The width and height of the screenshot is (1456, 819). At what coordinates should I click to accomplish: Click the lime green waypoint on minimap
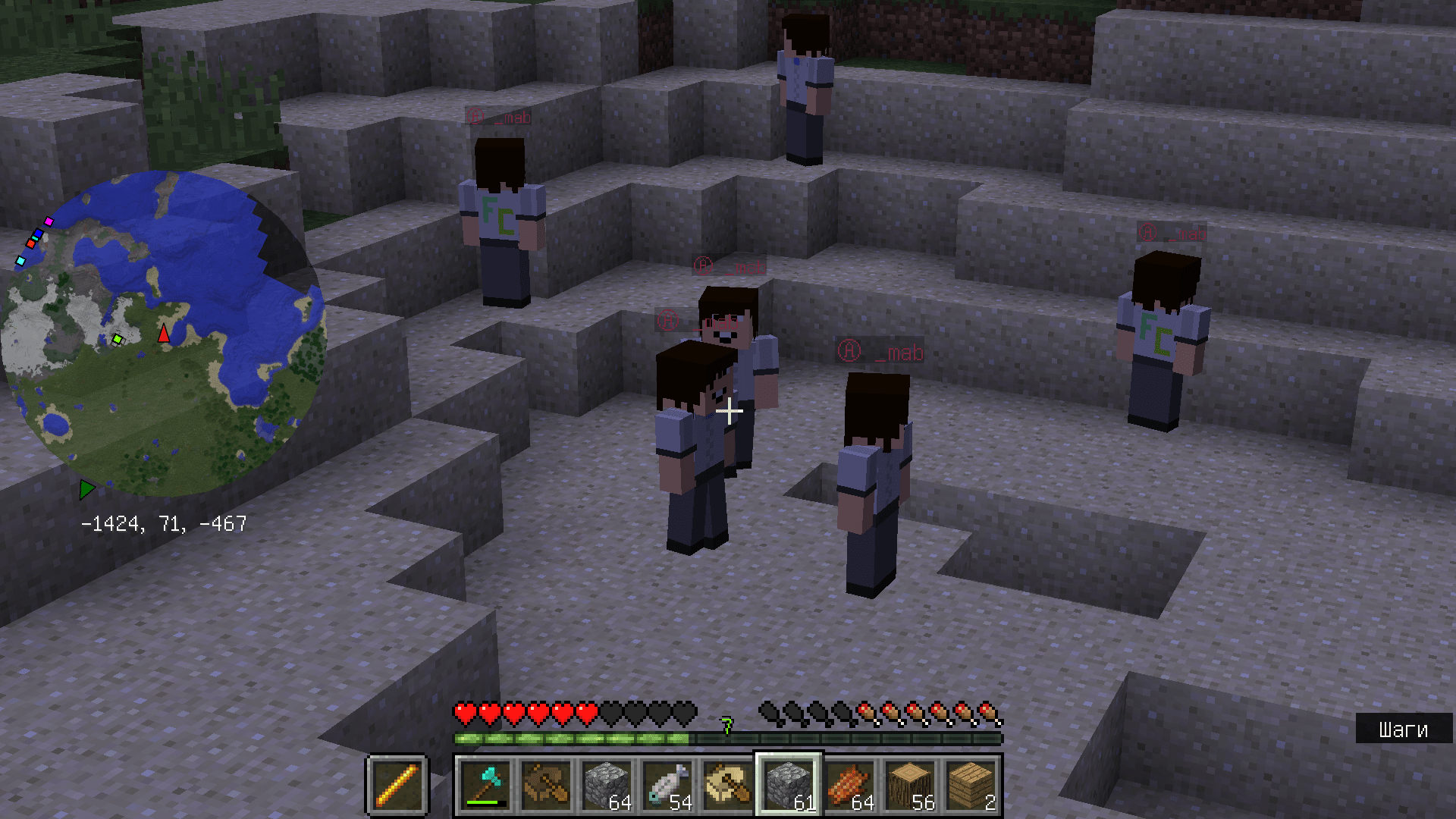[117, 339]
